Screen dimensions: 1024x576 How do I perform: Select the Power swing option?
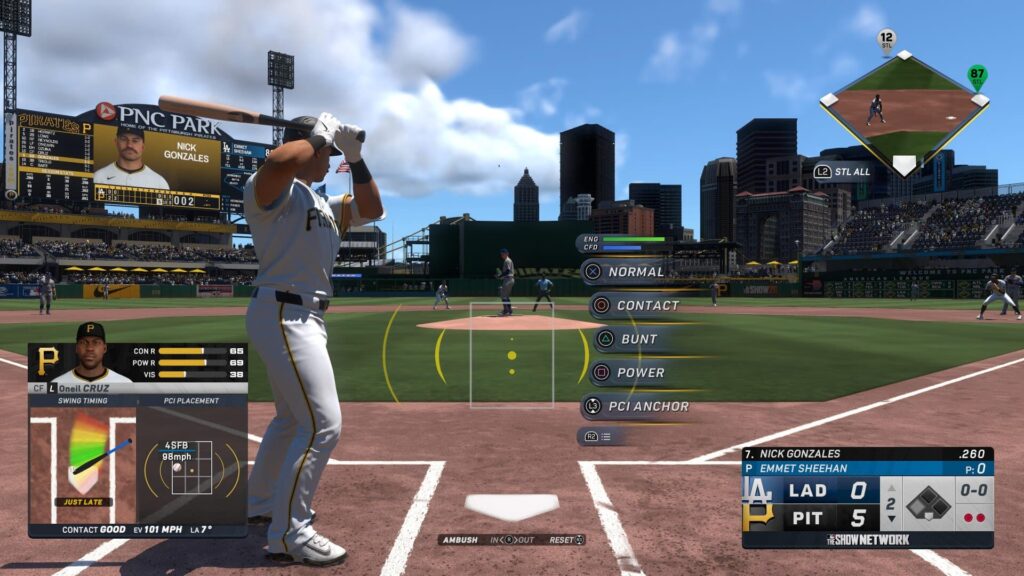coord(640,372)
